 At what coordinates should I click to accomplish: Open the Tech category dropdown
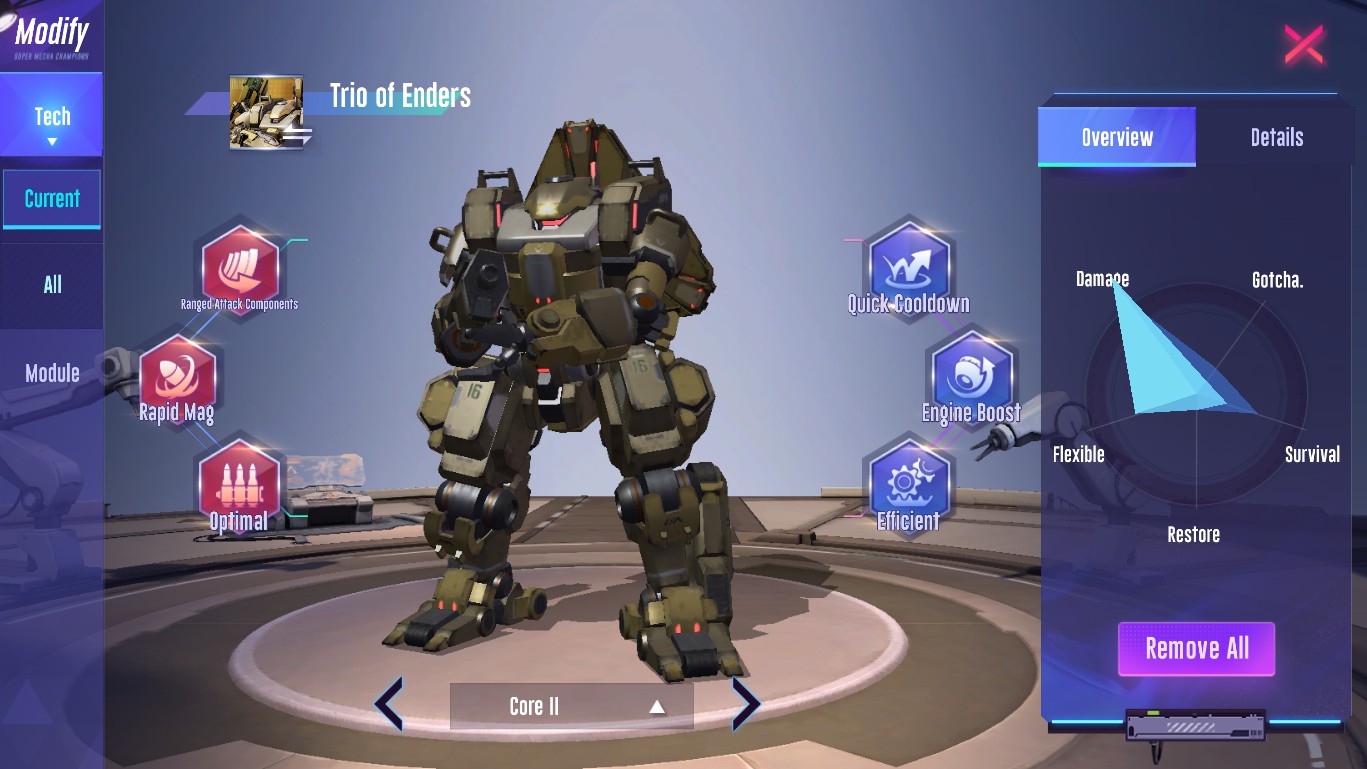point(52,122)
